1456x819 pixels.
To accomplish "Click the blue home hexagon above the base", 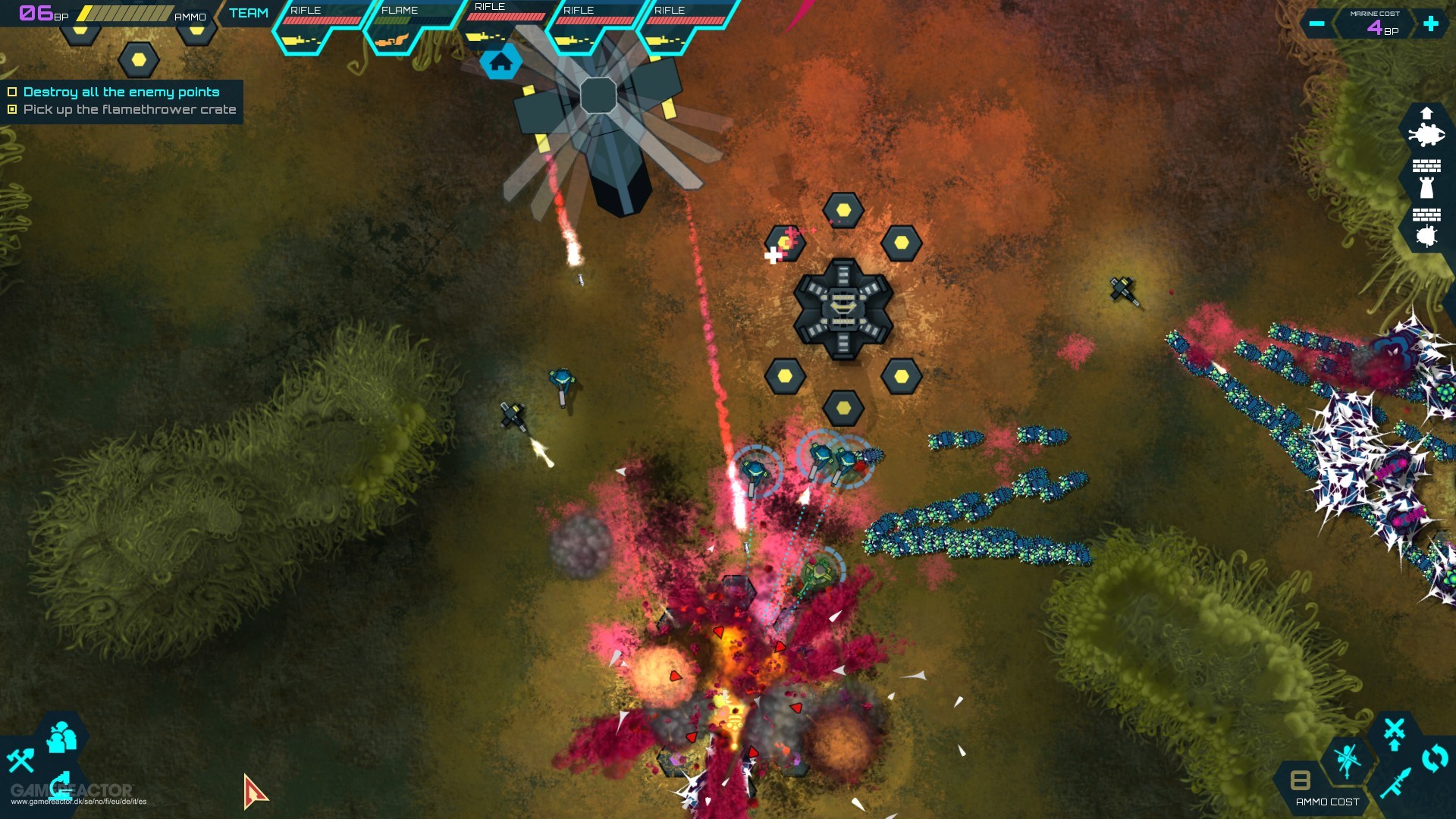I will coord(501,63).
